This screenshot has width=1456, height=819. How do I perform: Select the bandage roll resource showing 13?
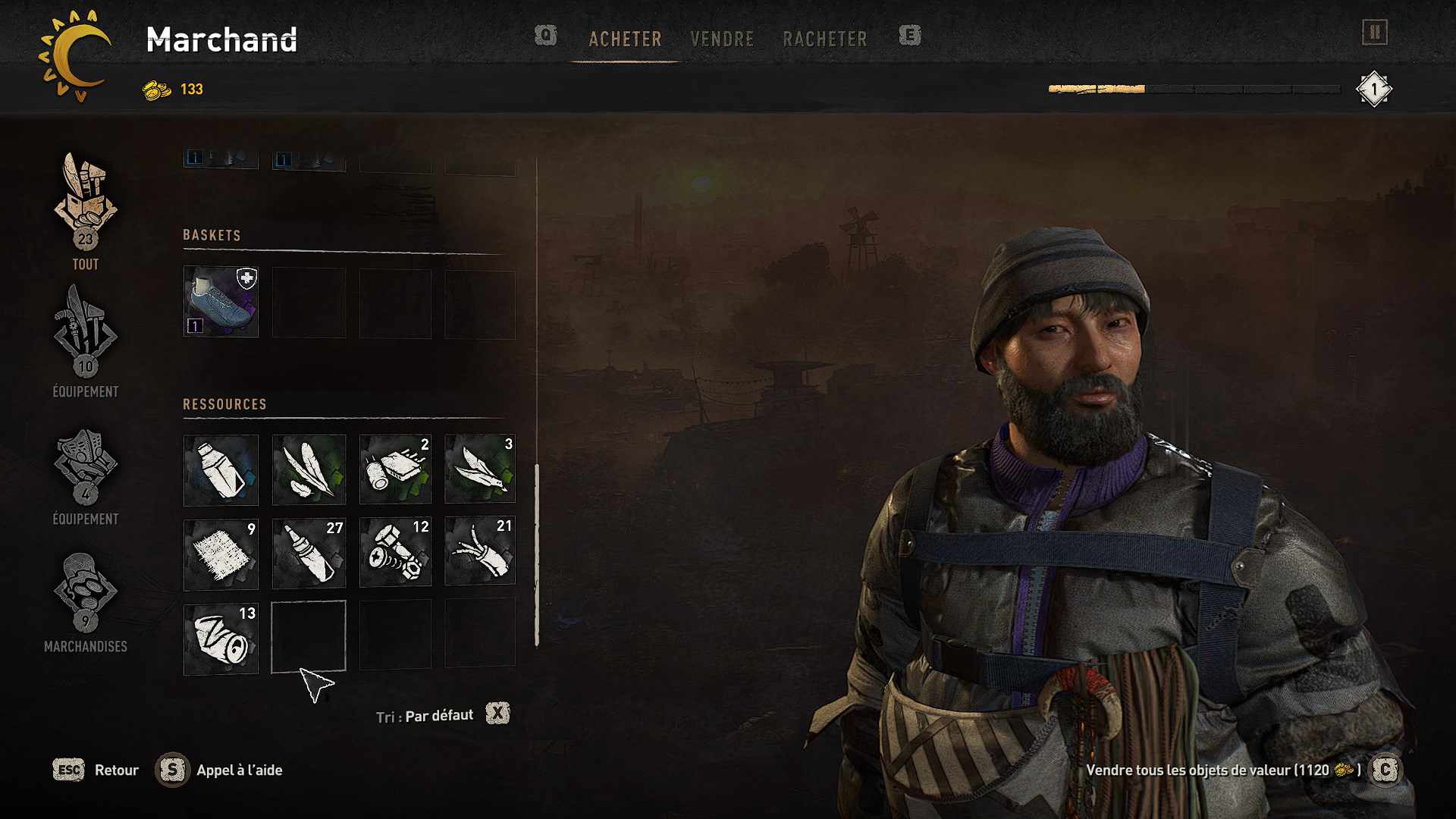221,636
